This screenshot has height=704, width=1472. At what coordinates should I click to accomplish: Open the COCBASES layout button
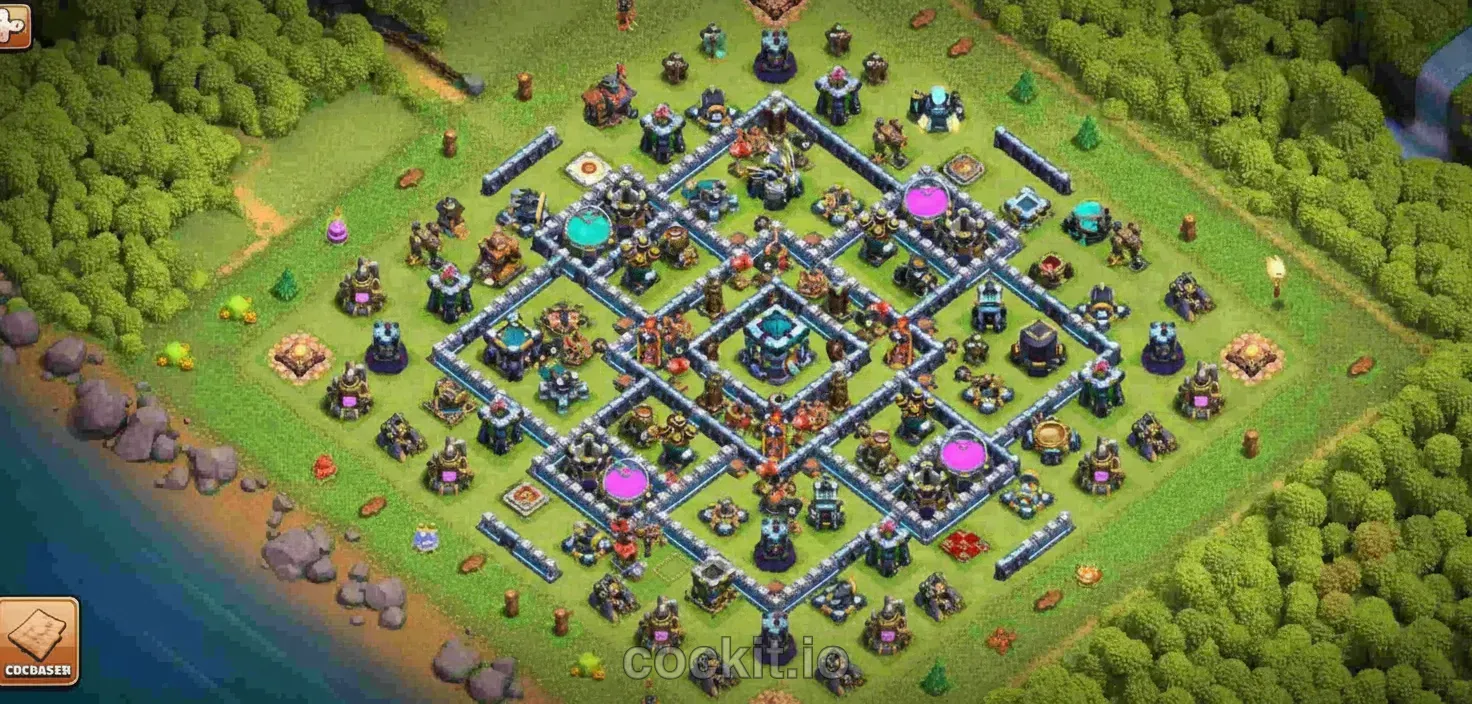tap(38, 641)
